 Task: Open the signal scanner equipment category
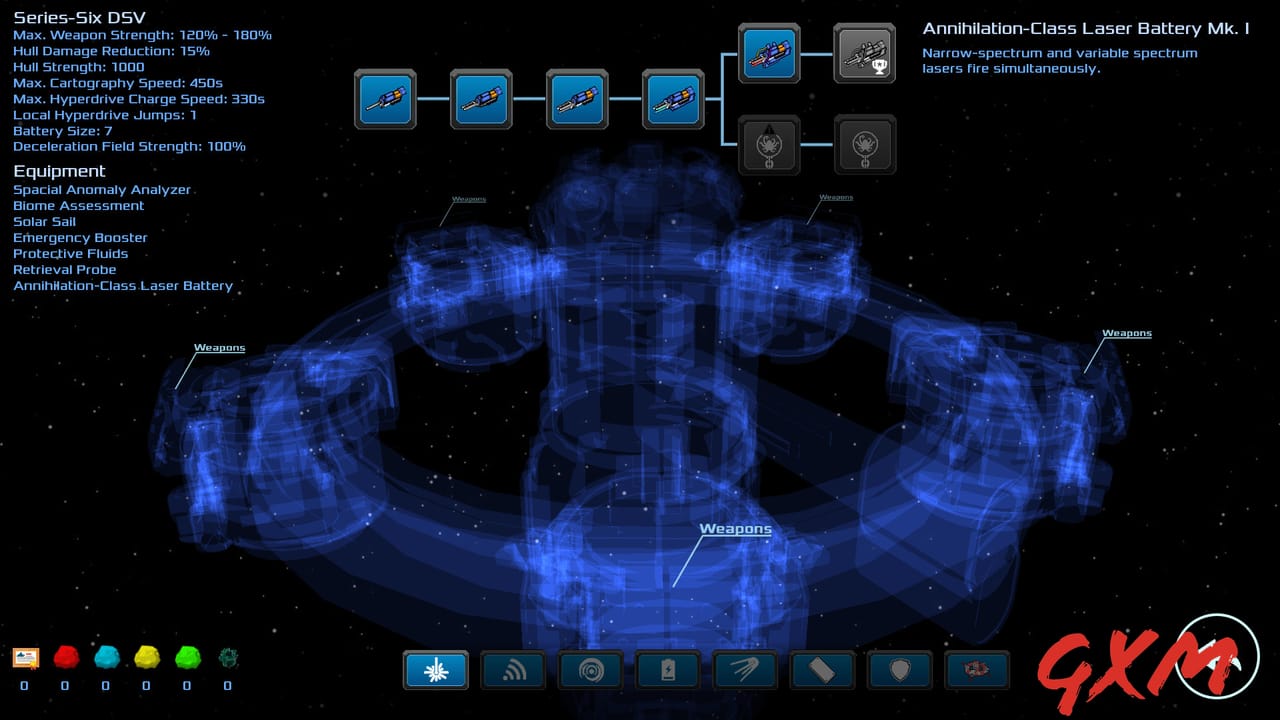(513, 670)
